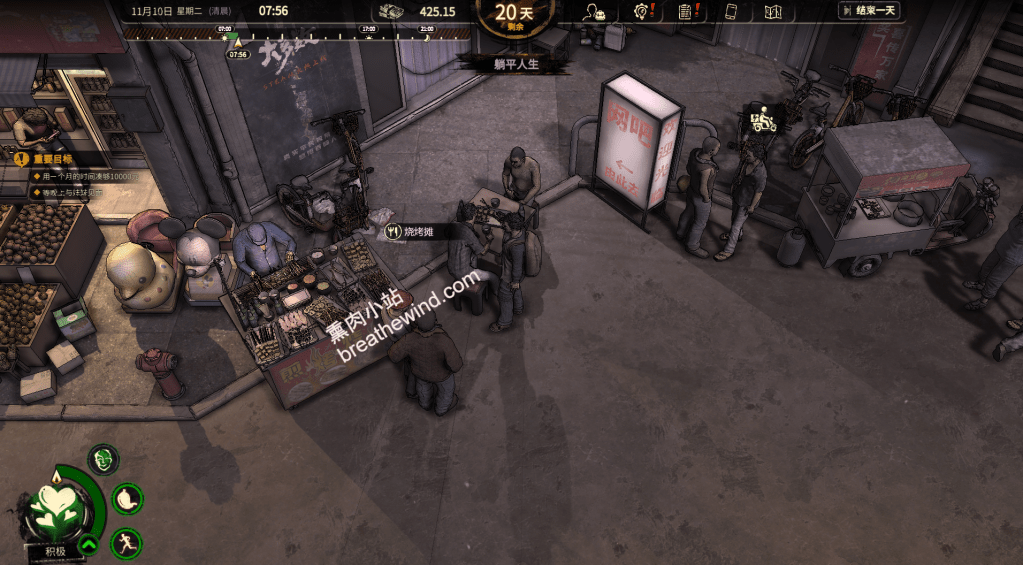Check the running figure stamina icon

(x=126, y=544)
